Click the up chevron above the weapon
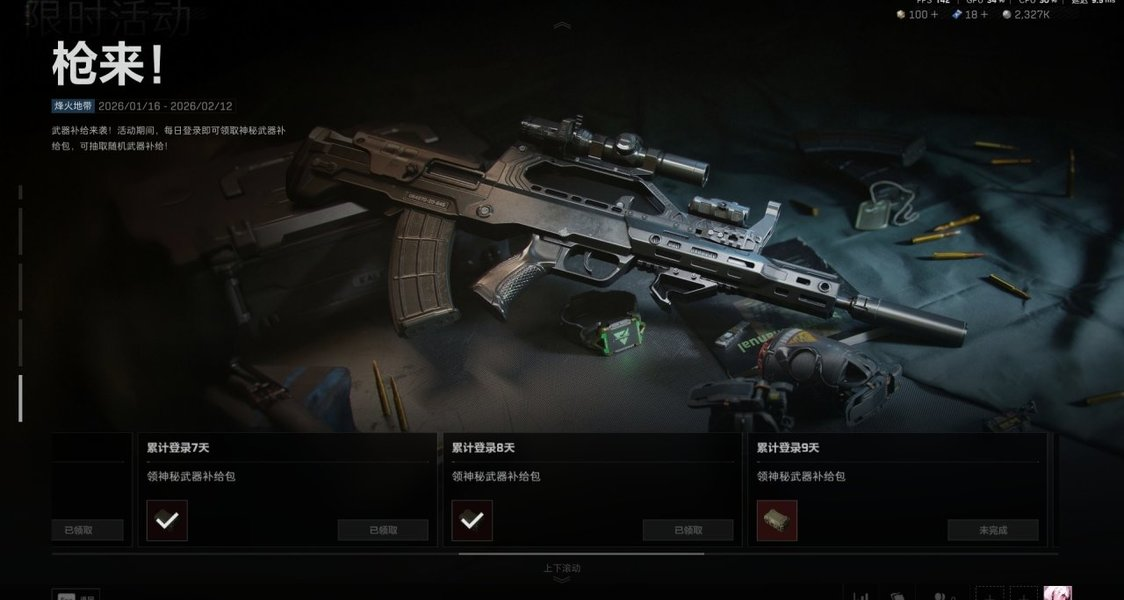This screenshot has height=600, width=1124. pyautogui.click(x=562, y=25)
